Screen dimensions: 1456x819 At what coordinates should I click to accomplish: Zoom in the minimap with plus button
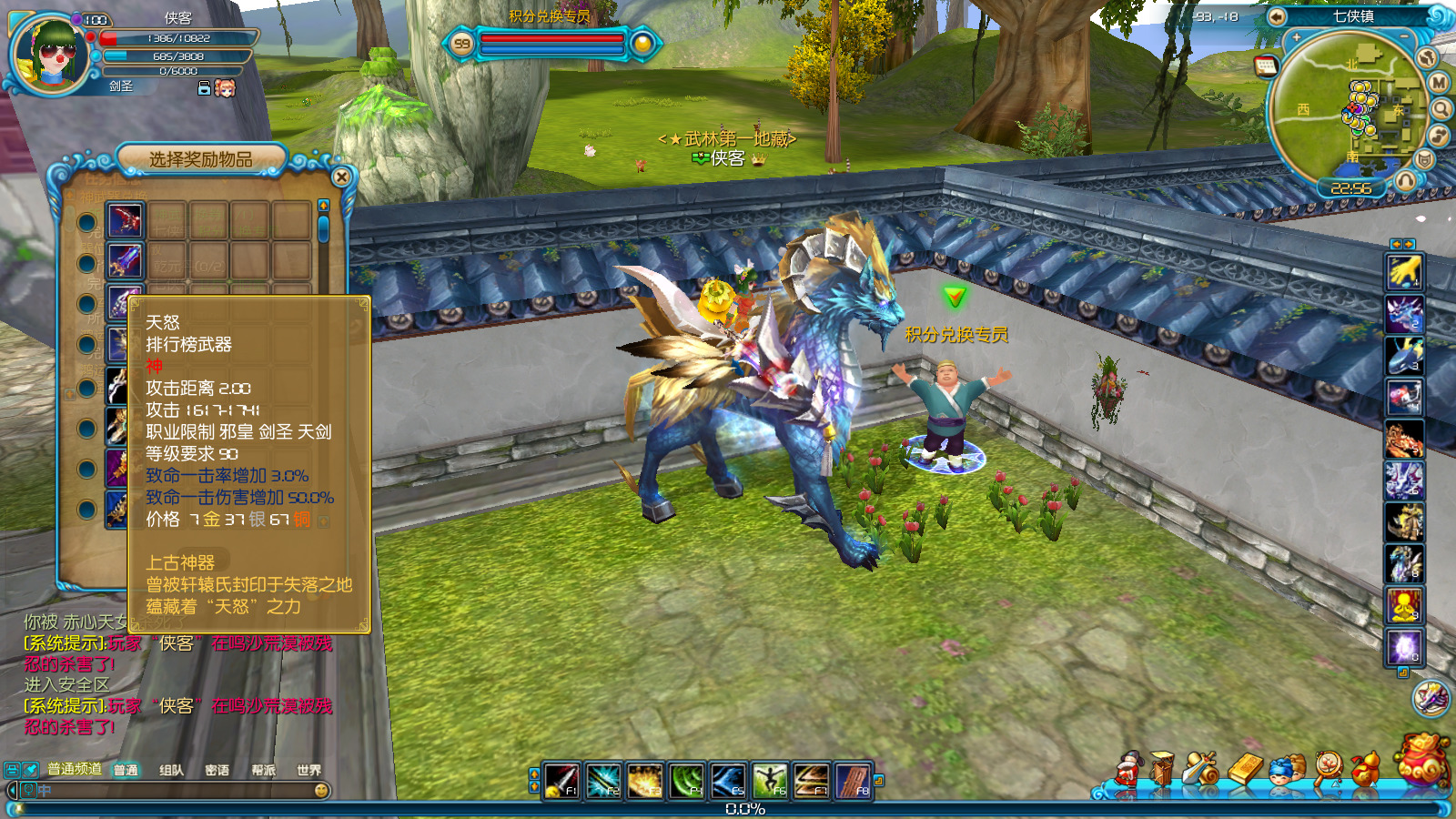click(x=1296, y=38)
